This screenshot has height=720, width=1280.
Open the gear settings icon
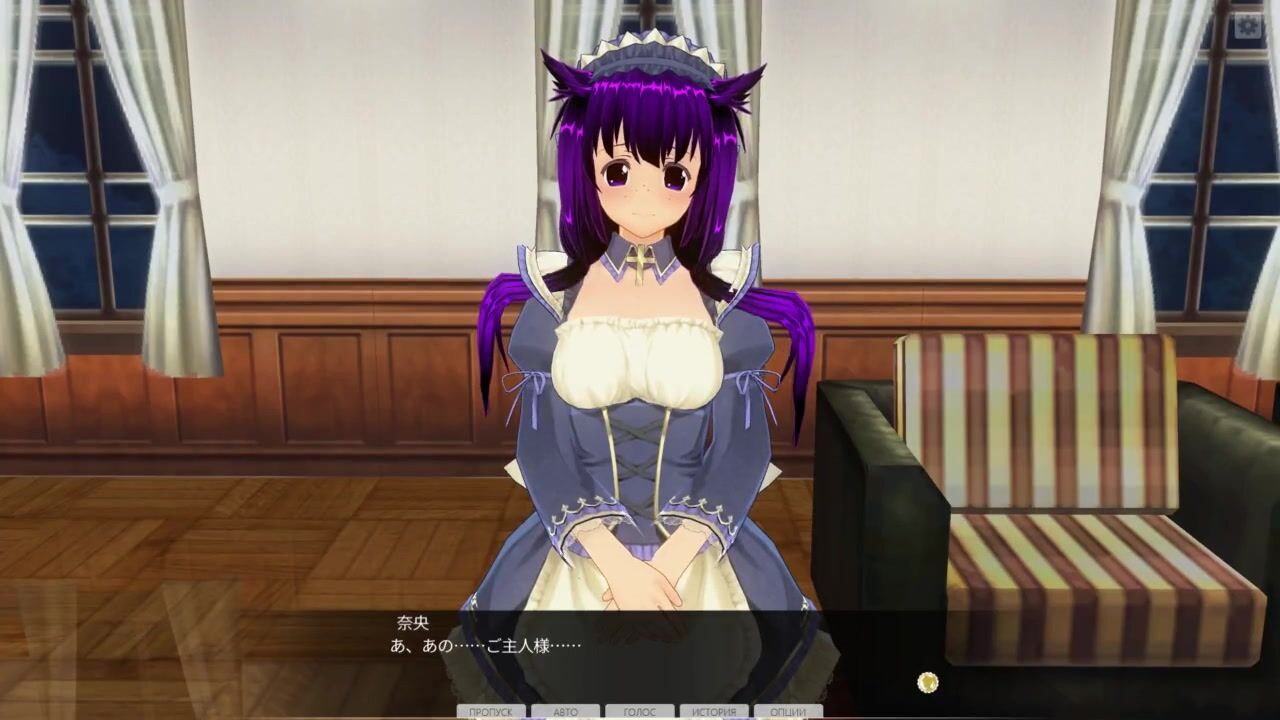pos(1247,26)
